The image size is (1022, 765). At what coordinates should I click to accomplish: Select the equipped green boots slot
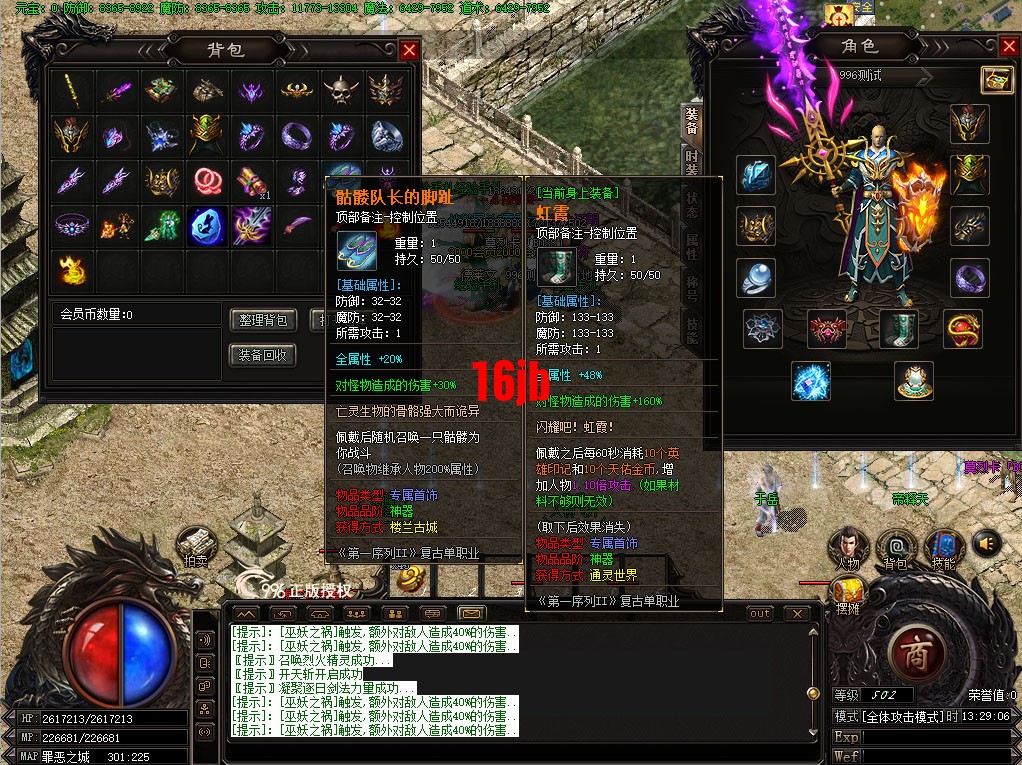pos(898,329)
